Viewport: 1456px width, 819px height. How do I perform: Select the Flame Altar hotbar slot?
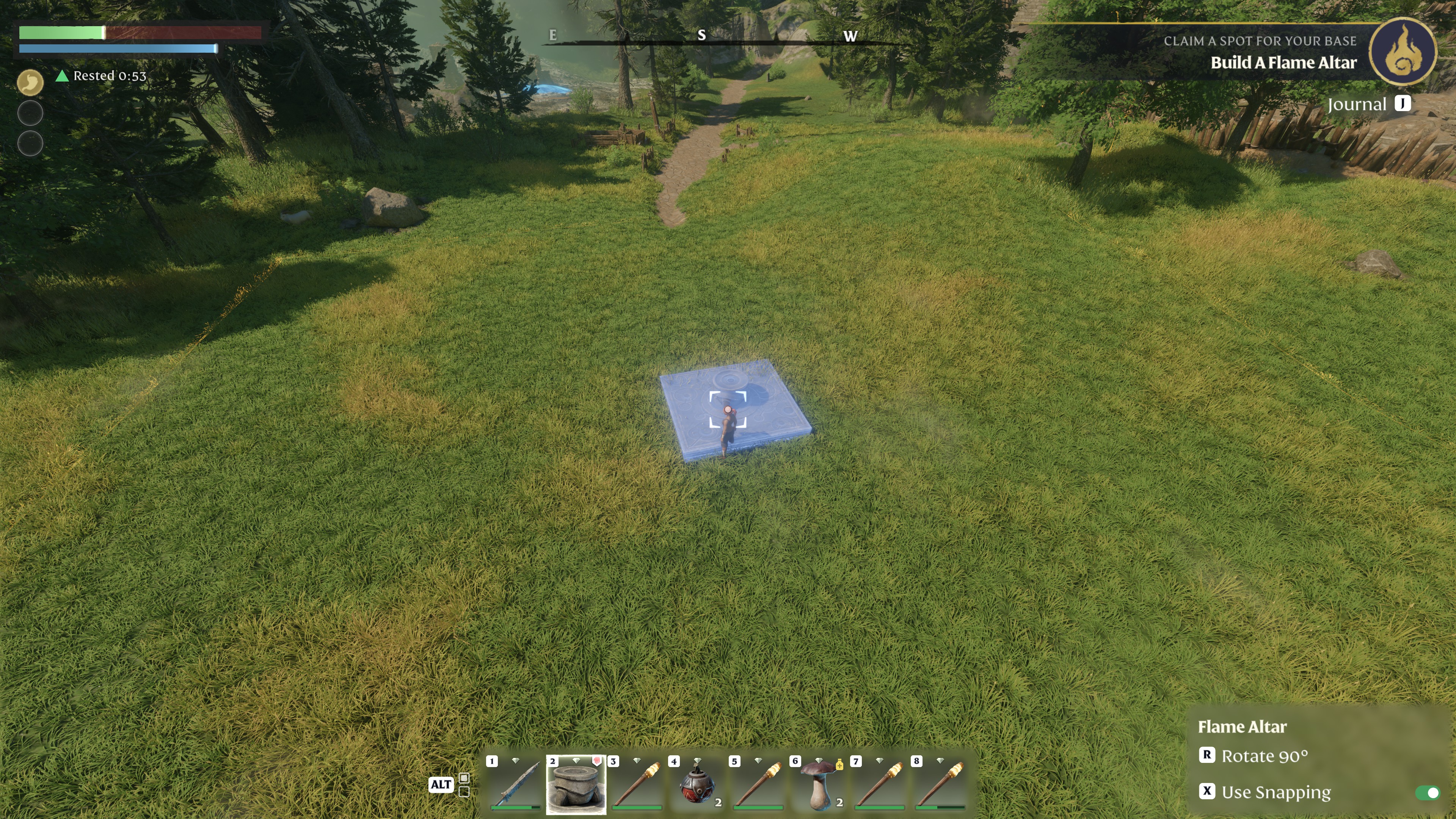pyautogui.click(x=576, y=784)
